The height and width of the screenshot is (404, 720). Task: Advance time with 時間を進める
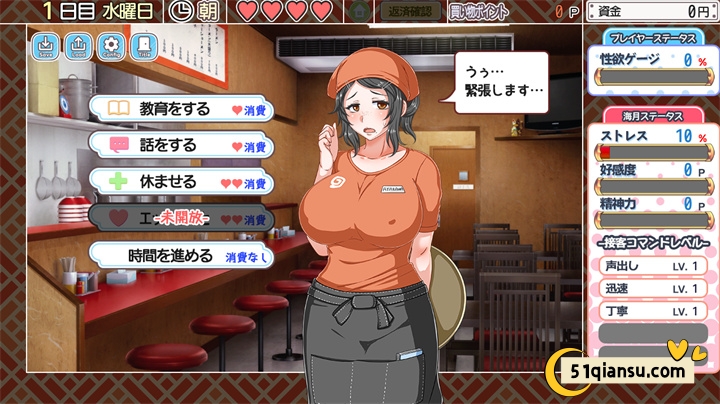click(180, 255)
